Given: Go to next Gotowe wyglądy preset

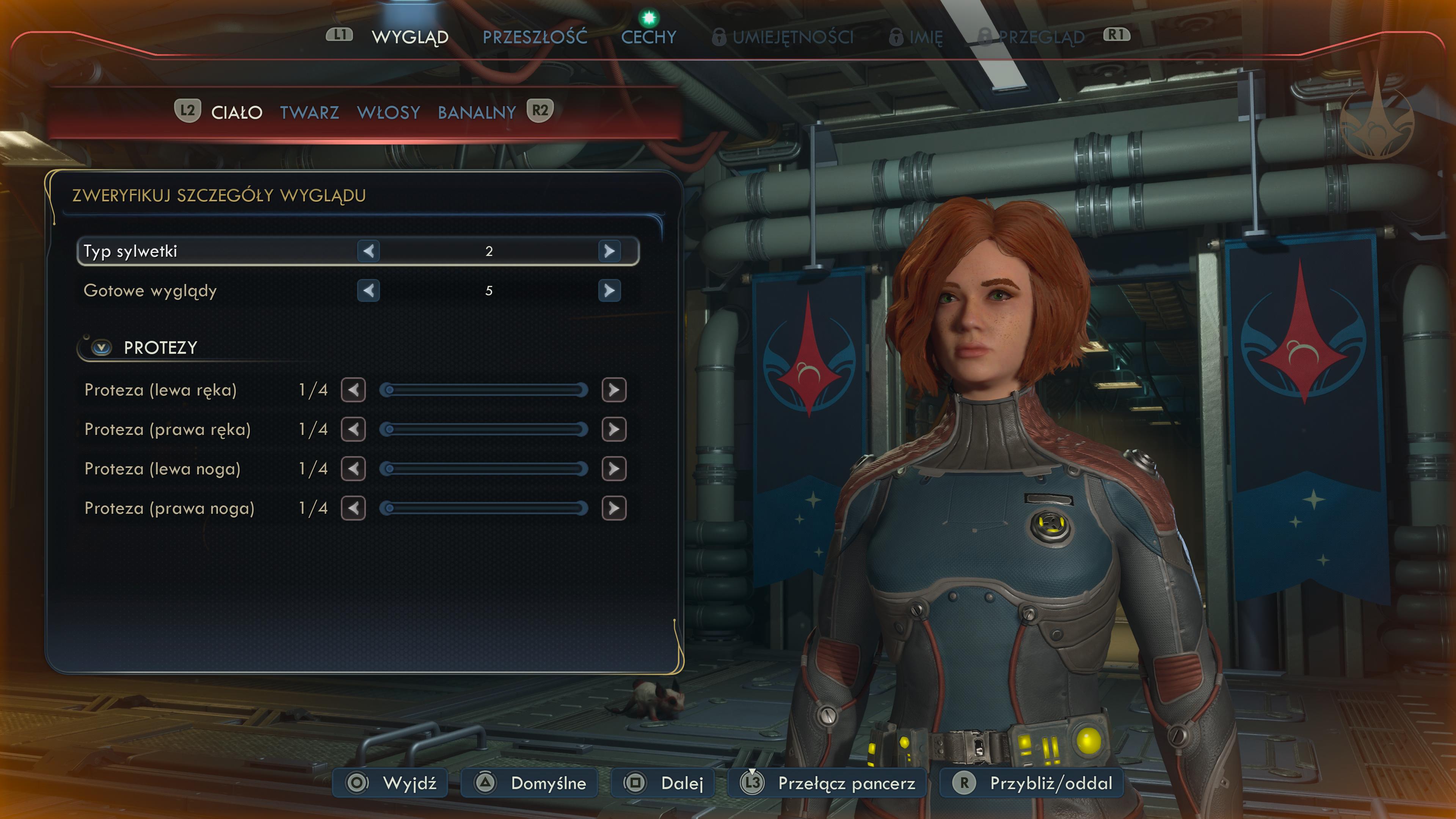Looking at the screenshot, I should tap(609, 290).
